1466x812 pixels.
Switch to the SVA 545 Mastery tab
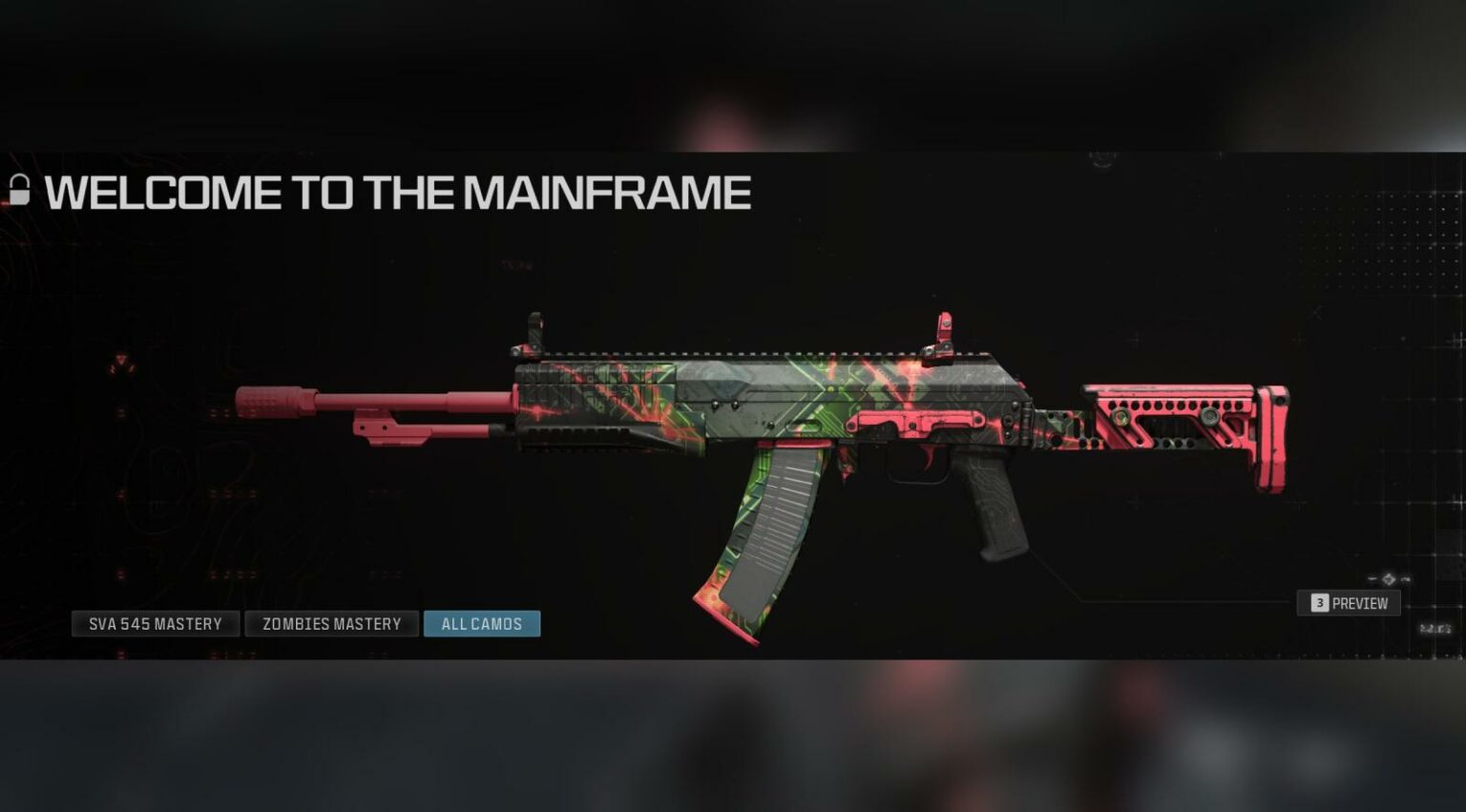click(156, 623)
